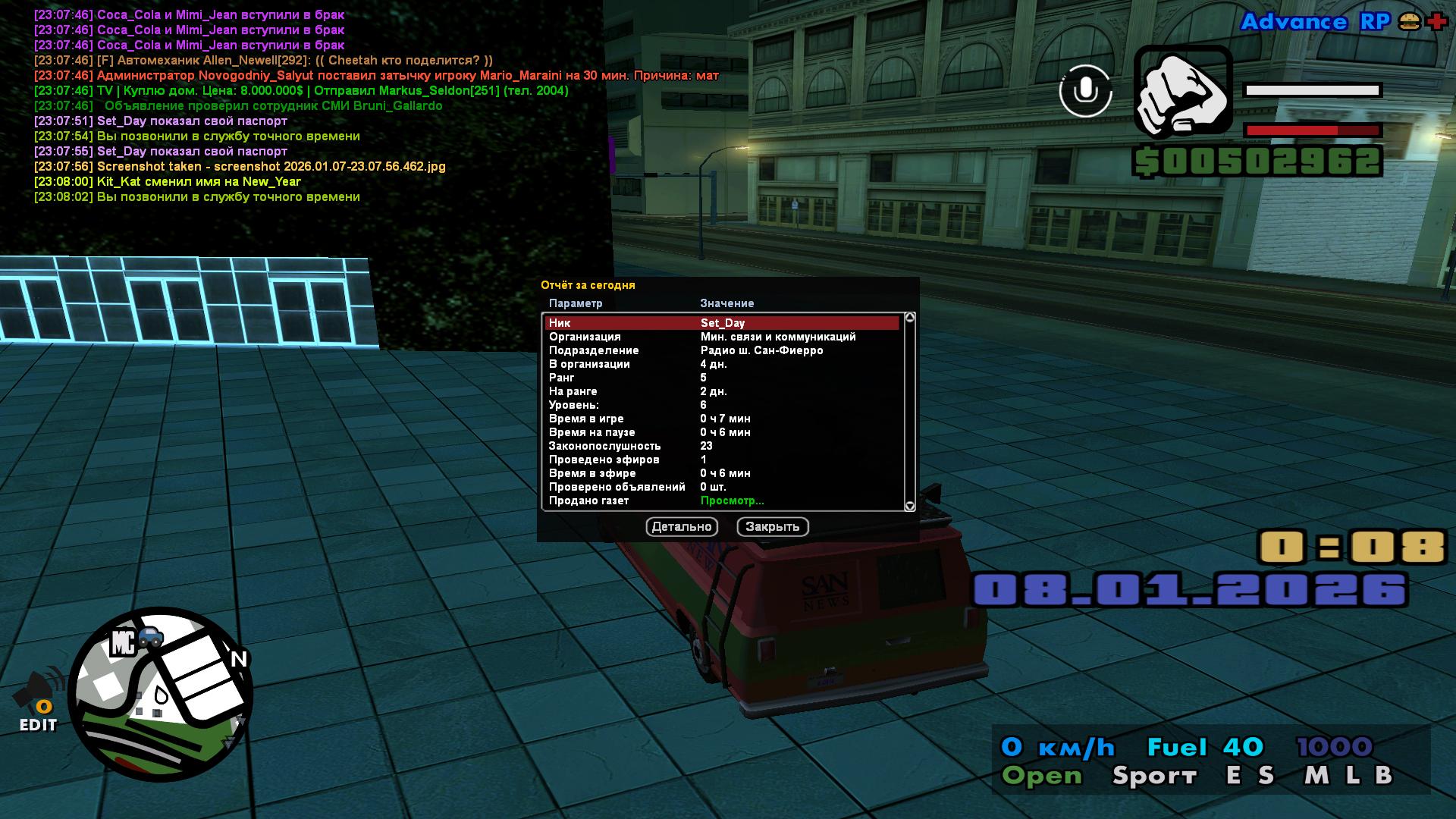Select the Ник row Set_Day
Viewport: 1456px width, 819px height.
722,323
